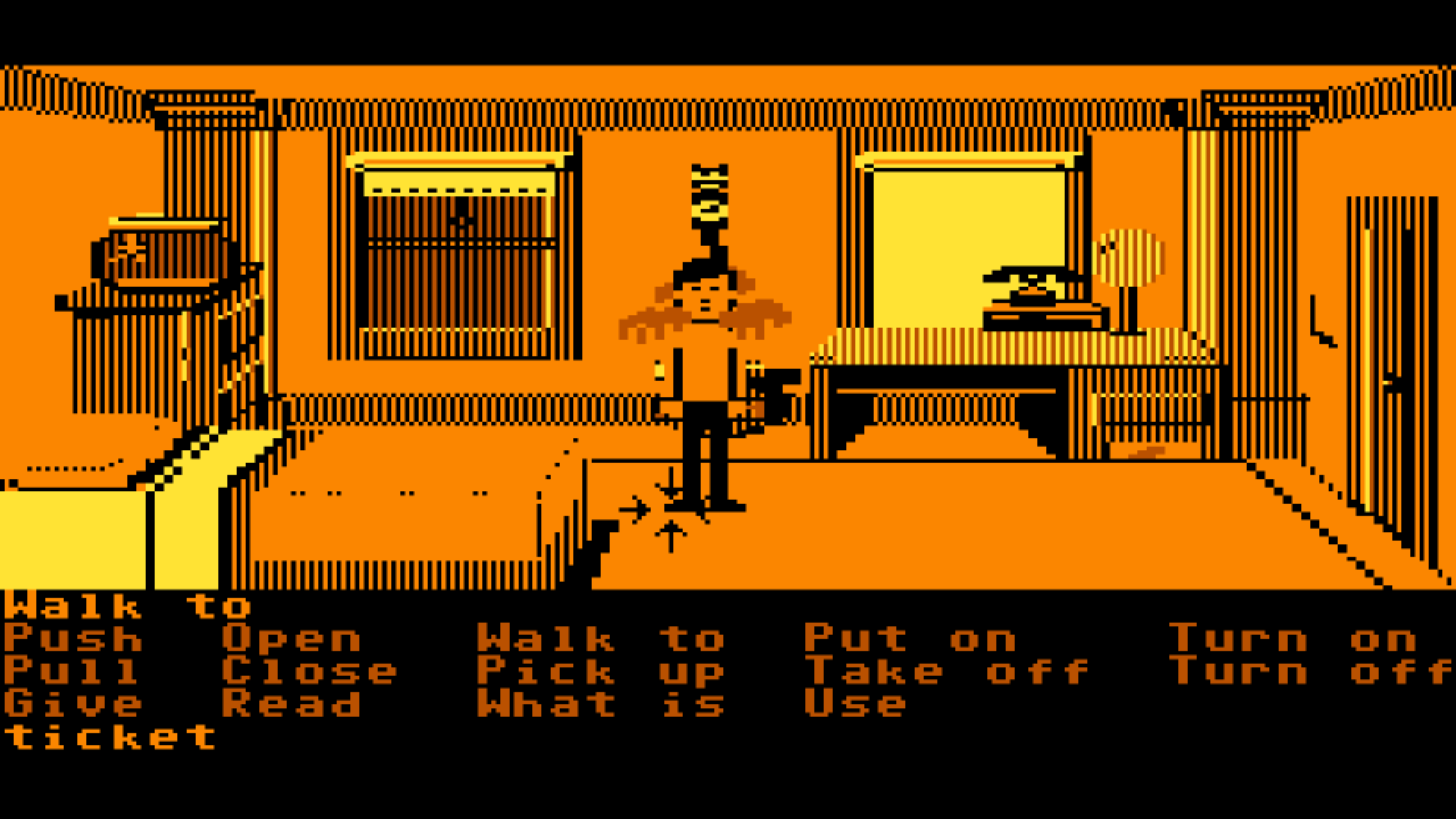1456x819 pixels.
Task: Select the "Open" verb
Action: (292, 639)
